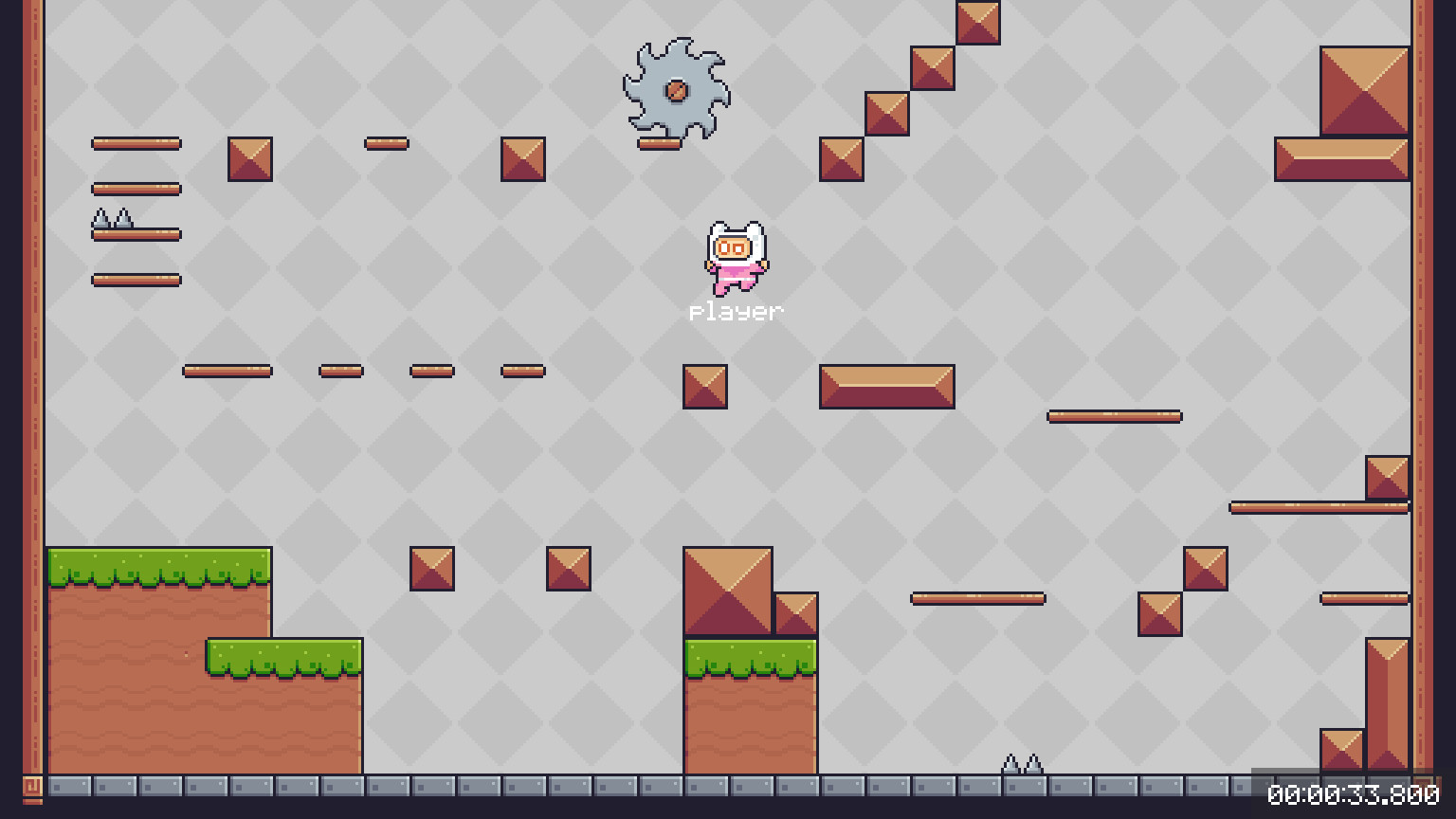The image size is (1456, 819).
Task: Click the large pyramid block in top-right corner
Action: [1362, 92]
